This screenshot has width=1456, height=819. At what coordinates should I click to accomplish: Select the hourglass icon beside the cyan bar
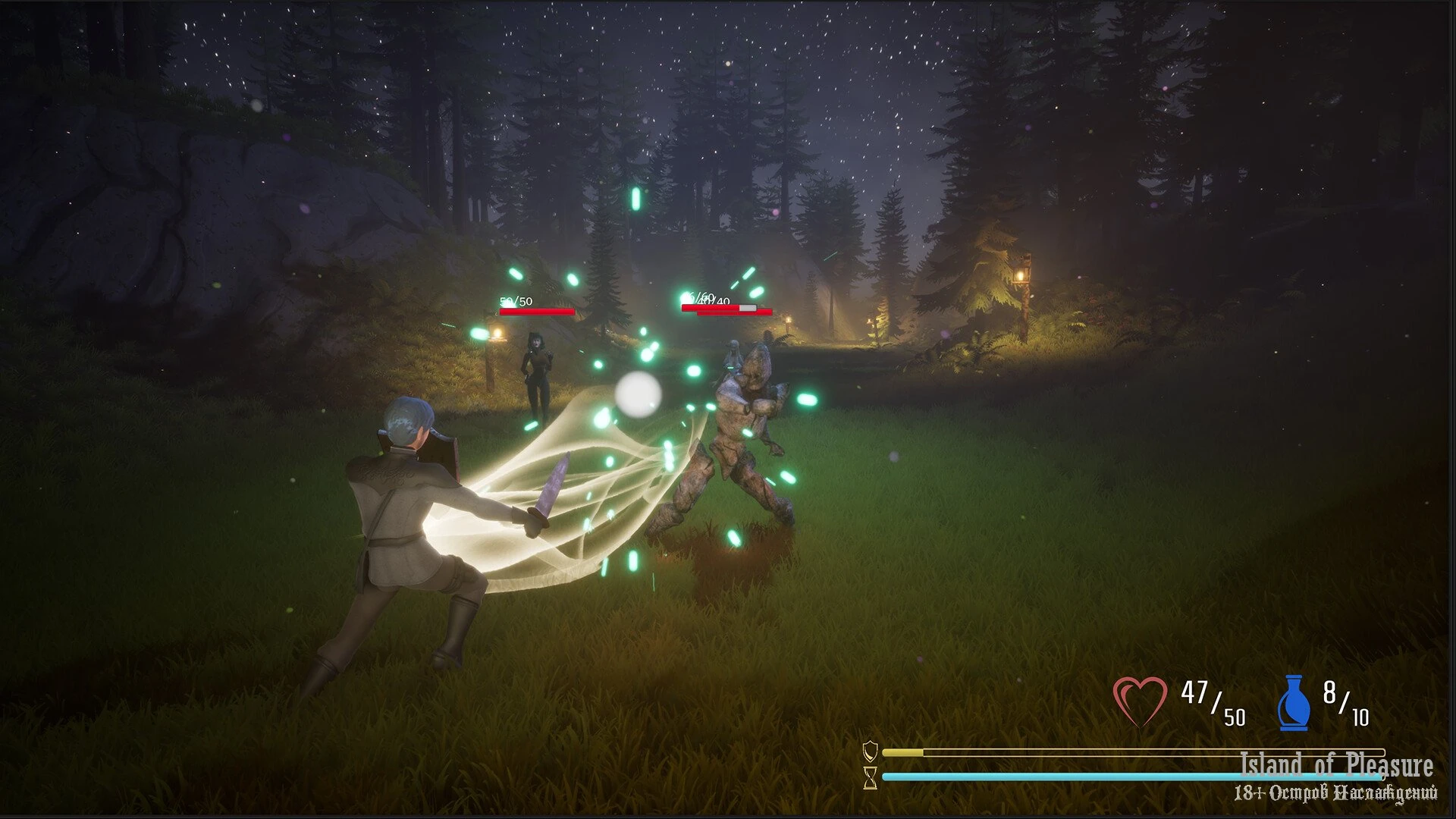click(871, 777)
